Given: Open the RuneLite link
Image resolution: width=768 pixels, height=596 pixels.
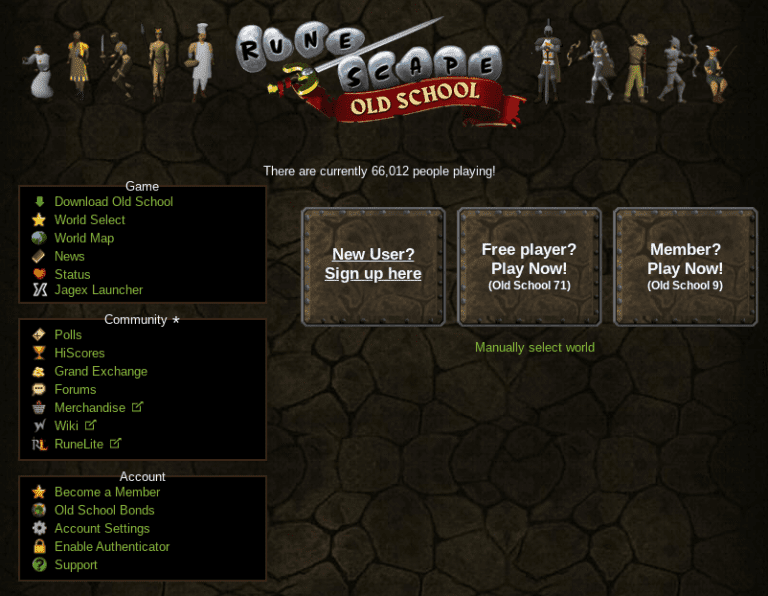Looking at the screenshot, I should [79, 444].
